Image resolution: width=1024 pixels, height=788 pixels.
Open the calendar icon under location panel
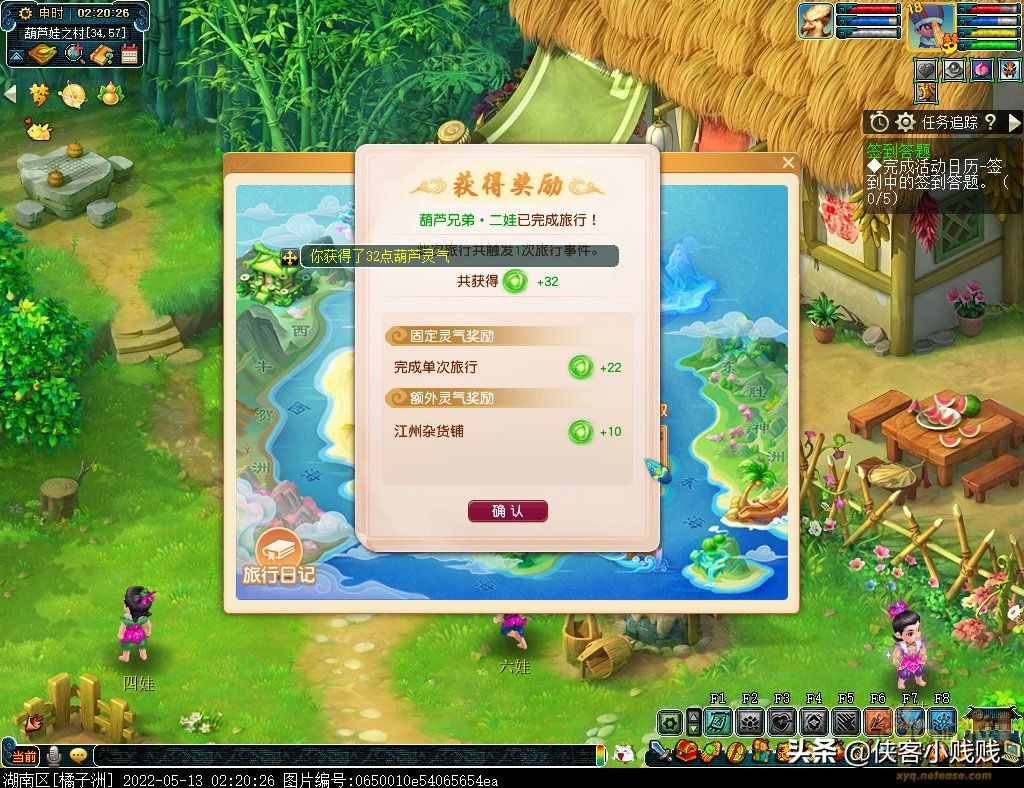(x=129, y=54)
